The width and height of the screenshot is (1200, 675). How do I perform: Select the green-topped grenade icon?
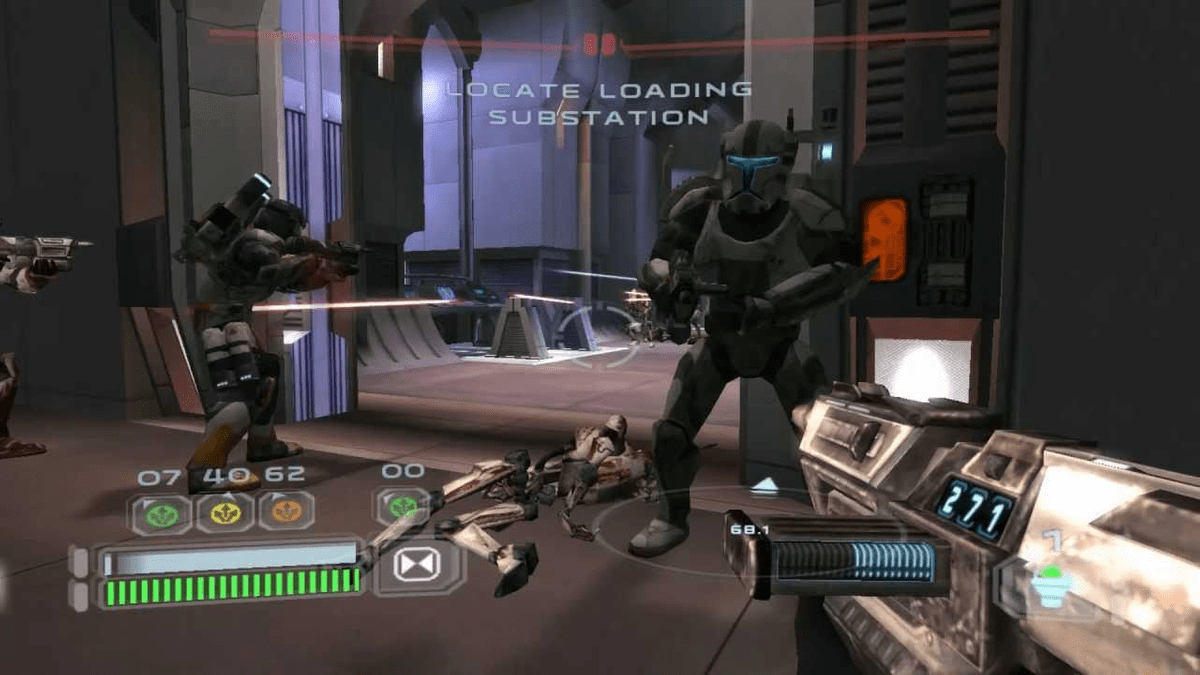(1049, 587)
